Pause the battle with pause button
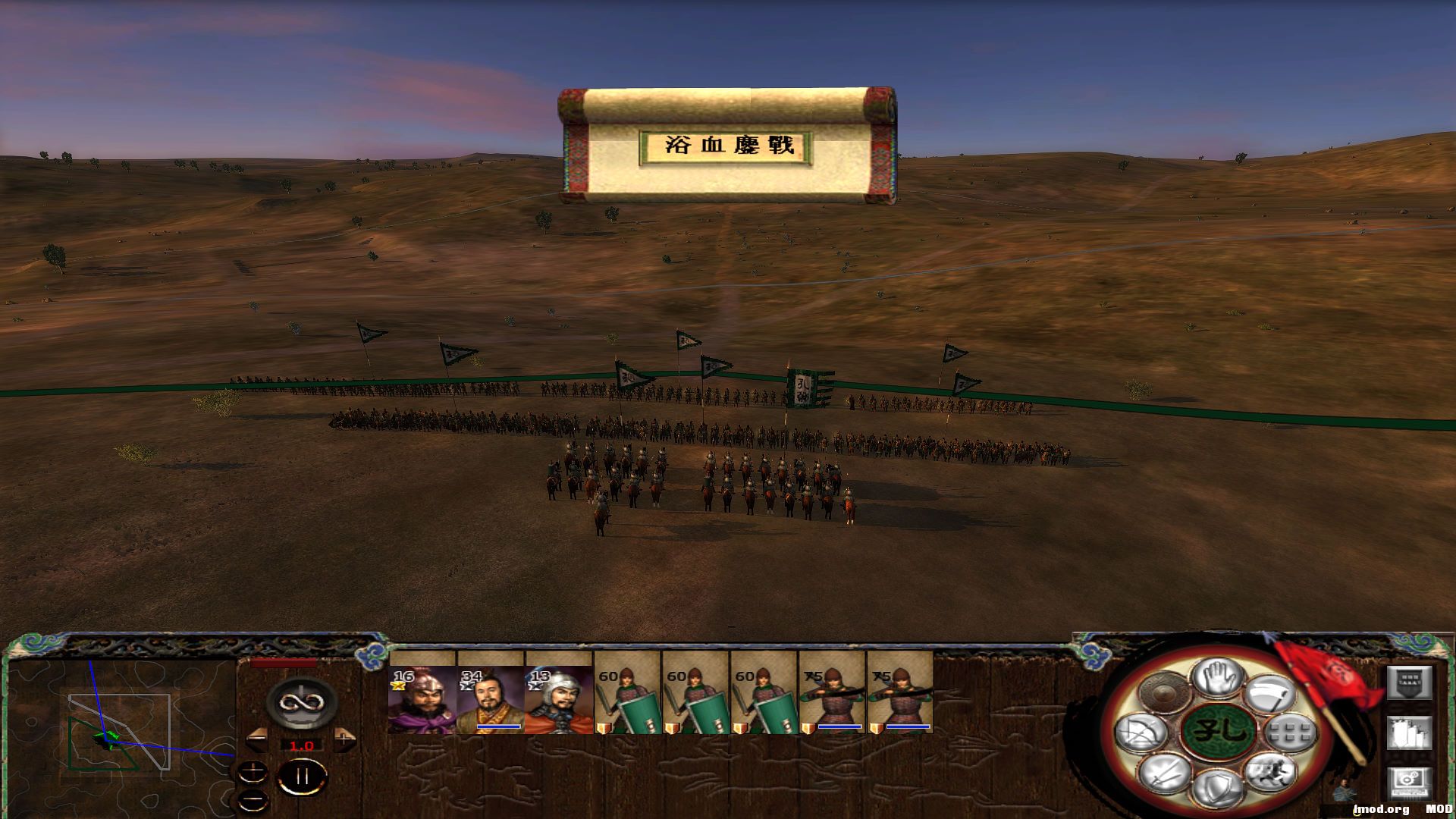Screen dimensions: 1456x819 (302, 775)
